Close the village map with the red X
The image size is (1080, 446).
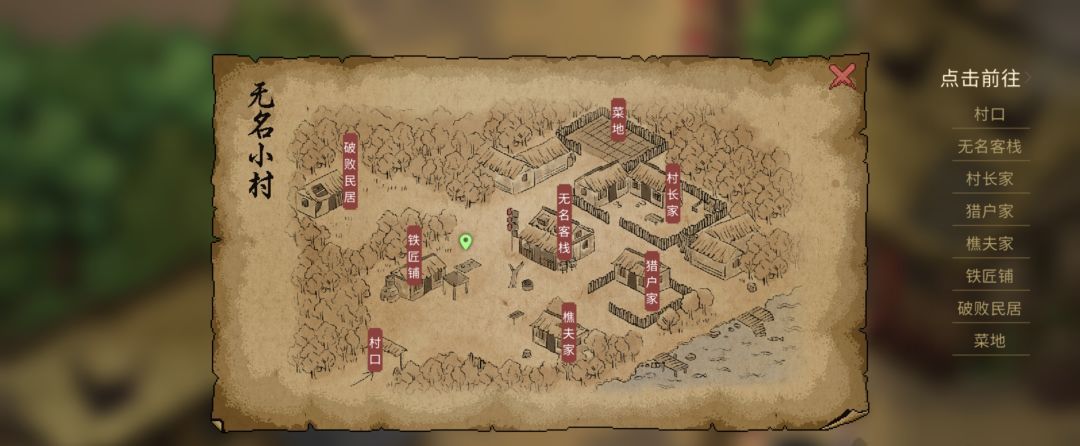842,76
